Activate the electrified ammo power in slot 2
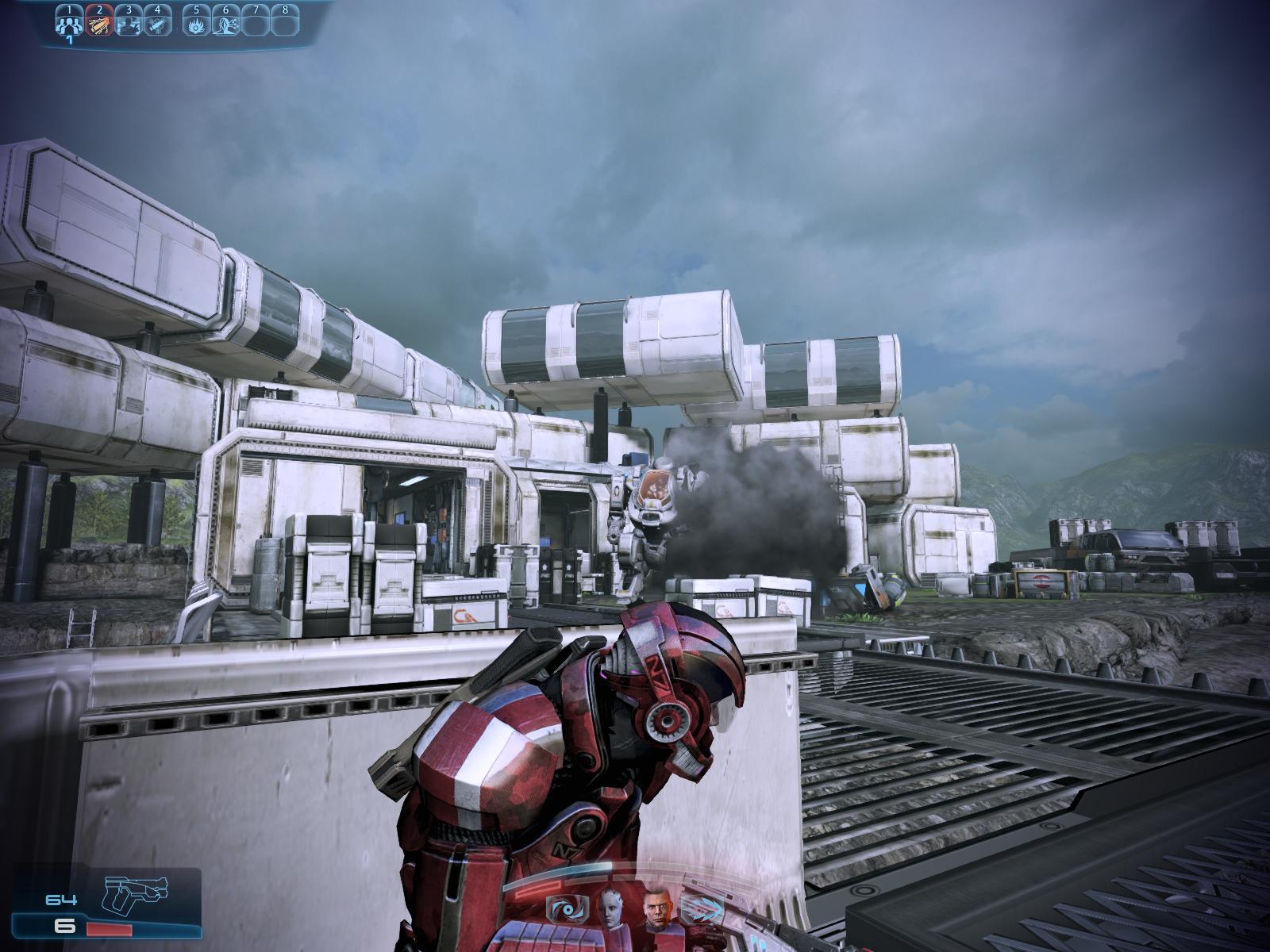The width and height of the screenshot is (1270, 952). tap(98, 24)
